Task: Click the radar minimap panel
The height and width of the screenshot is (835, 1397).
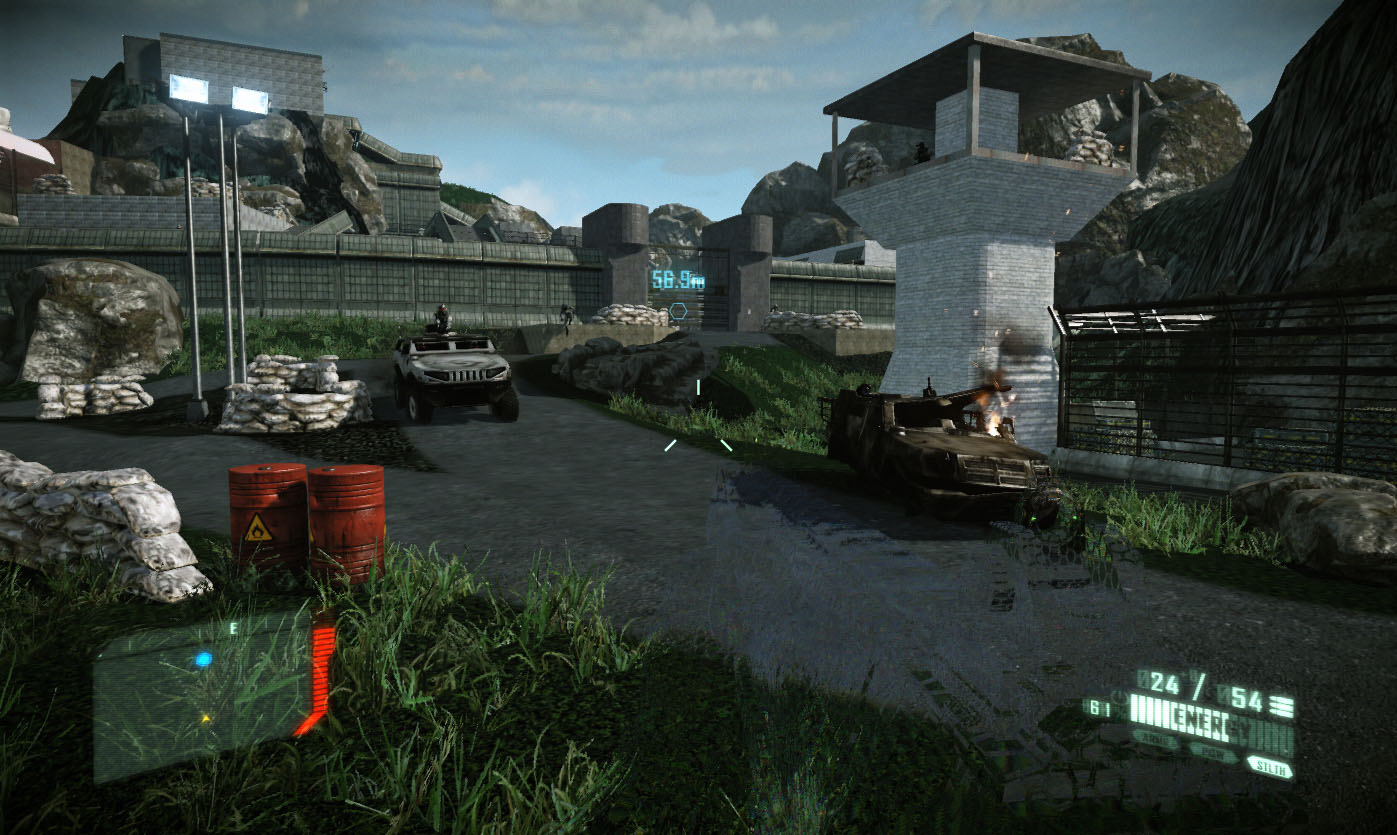Action: tap(200, 698)
